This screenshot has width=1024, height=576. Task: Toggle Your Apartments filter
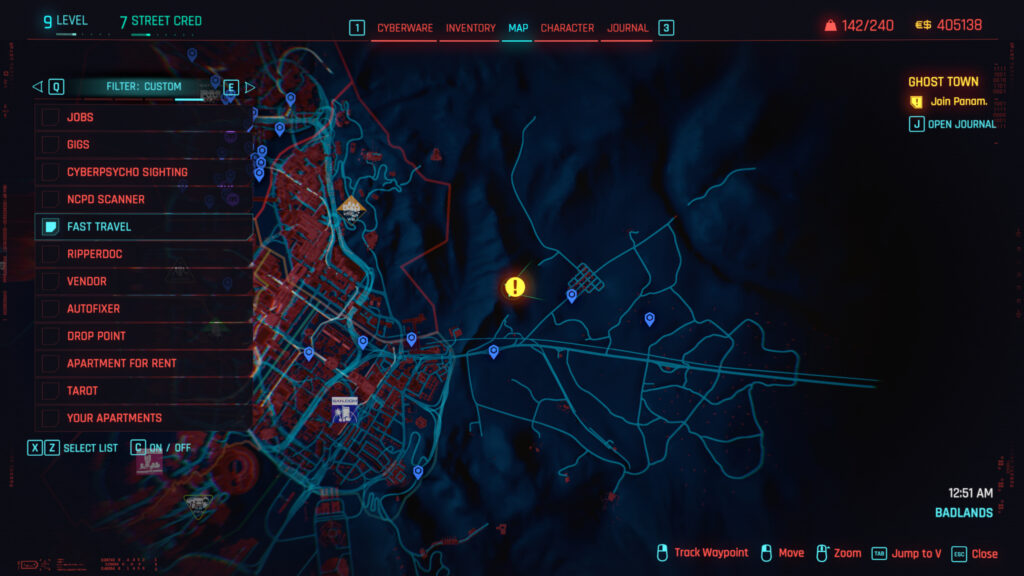pos(51,418)
